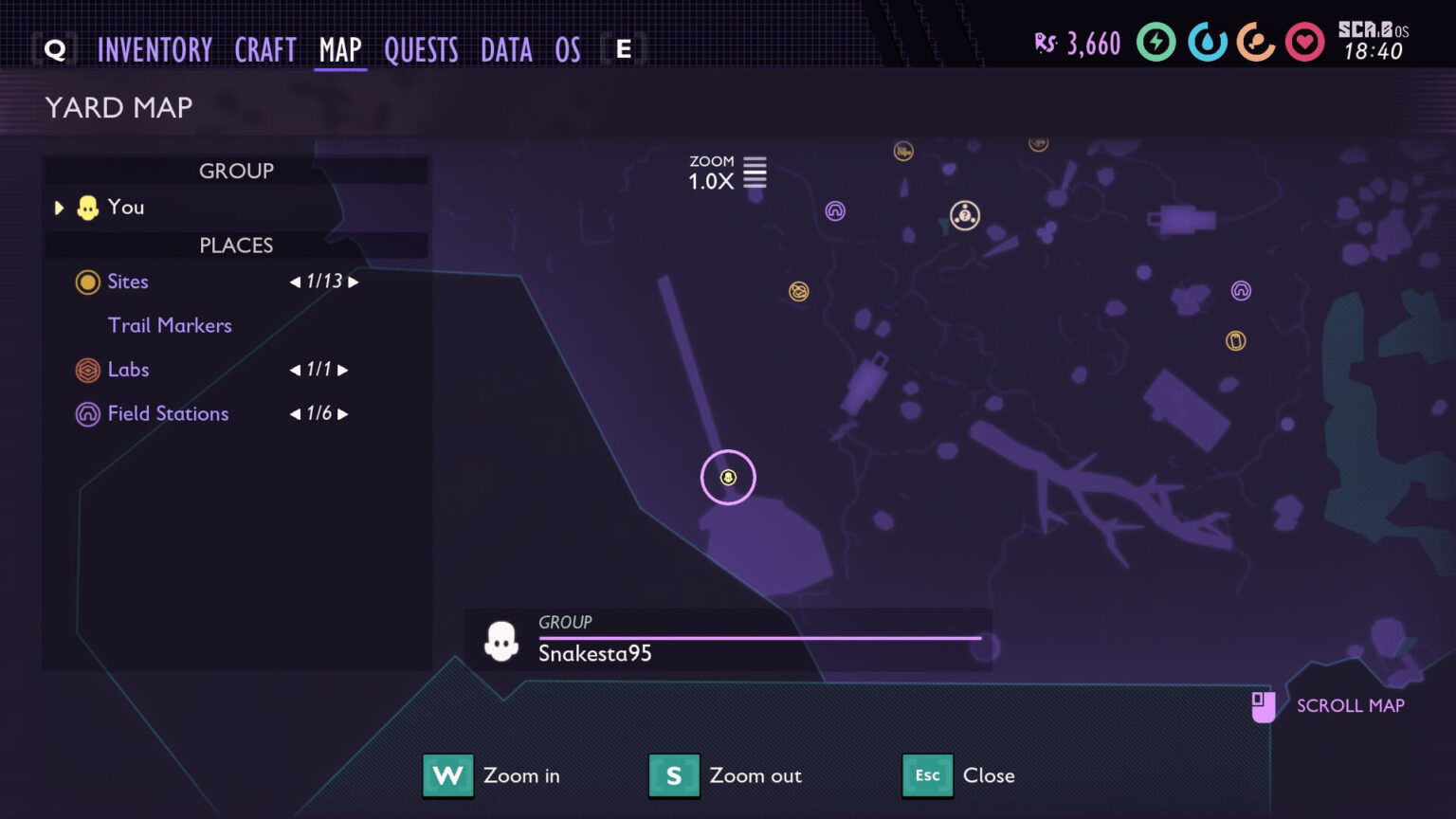Click the green energy status icon

(x=1156, y=43)
